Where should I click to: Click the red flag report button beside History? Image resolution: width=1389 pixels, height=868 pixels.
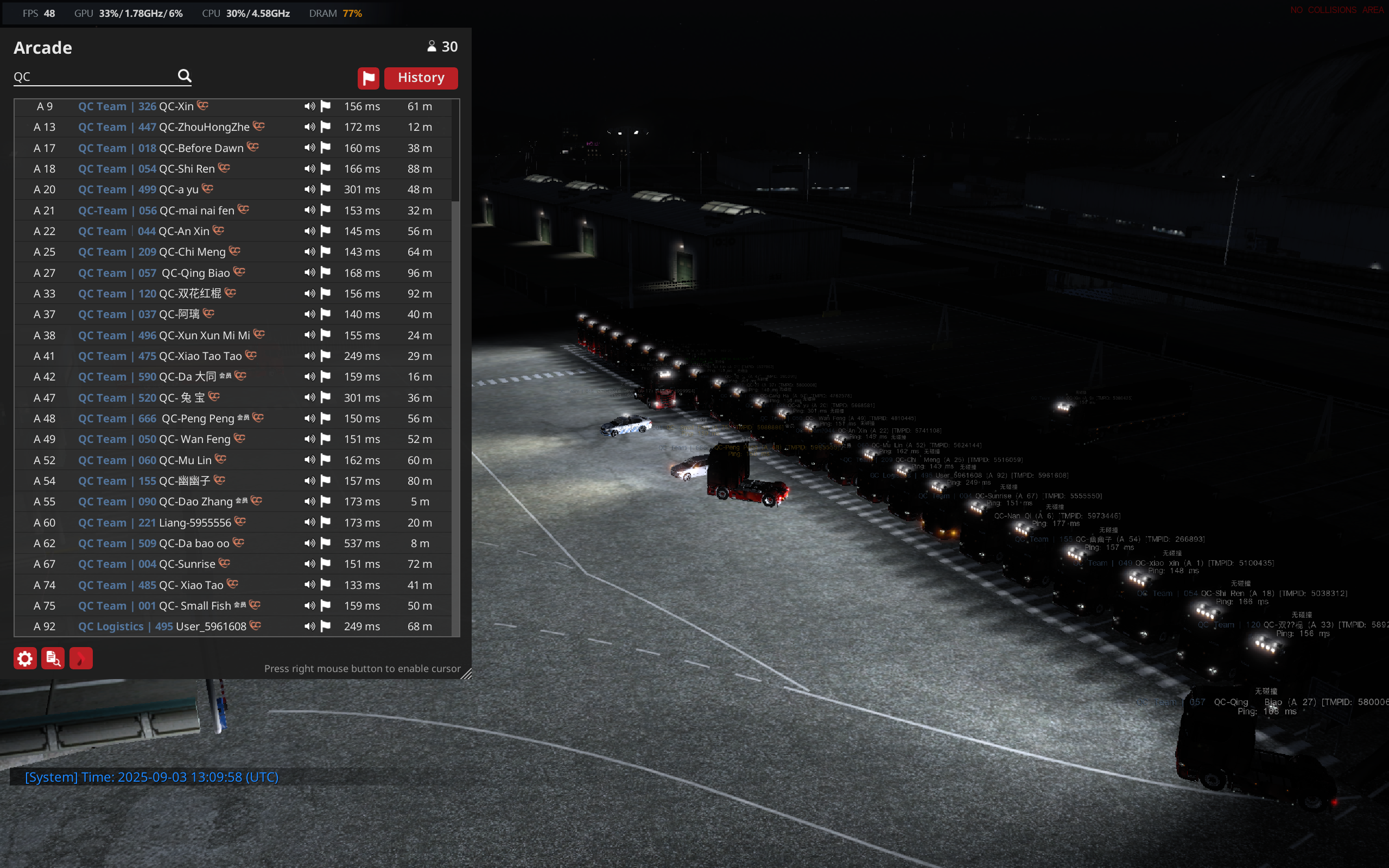pyautogui.click(x=368, y=78)
